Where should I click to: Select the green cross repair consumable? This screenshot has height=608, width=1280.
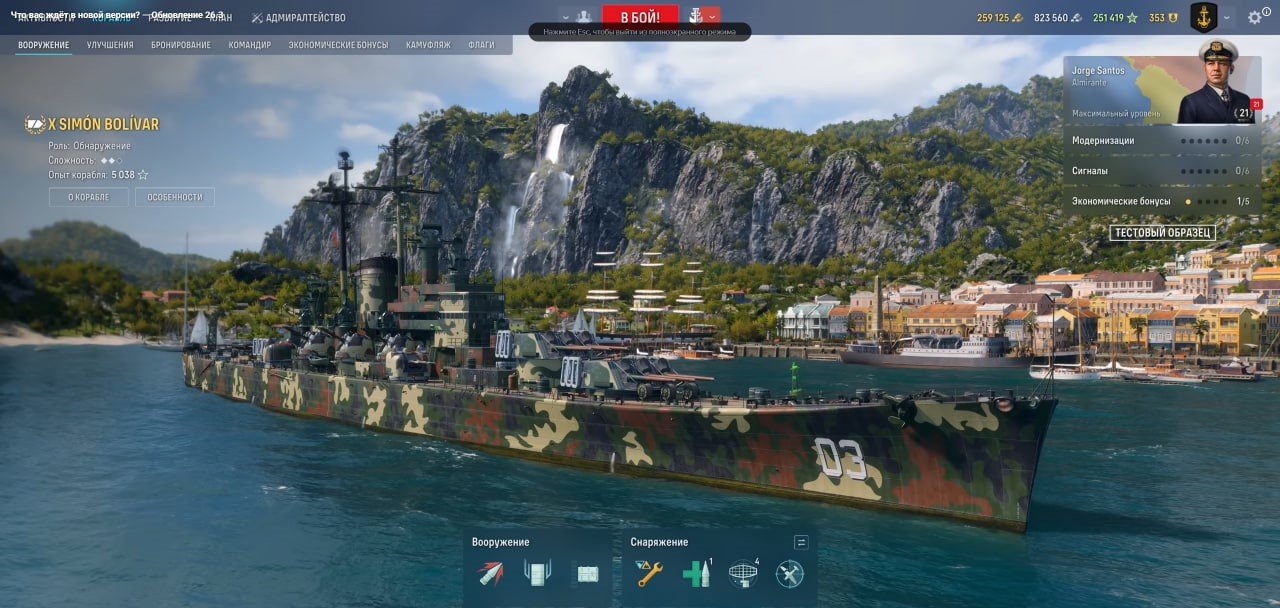pos(696,573)
